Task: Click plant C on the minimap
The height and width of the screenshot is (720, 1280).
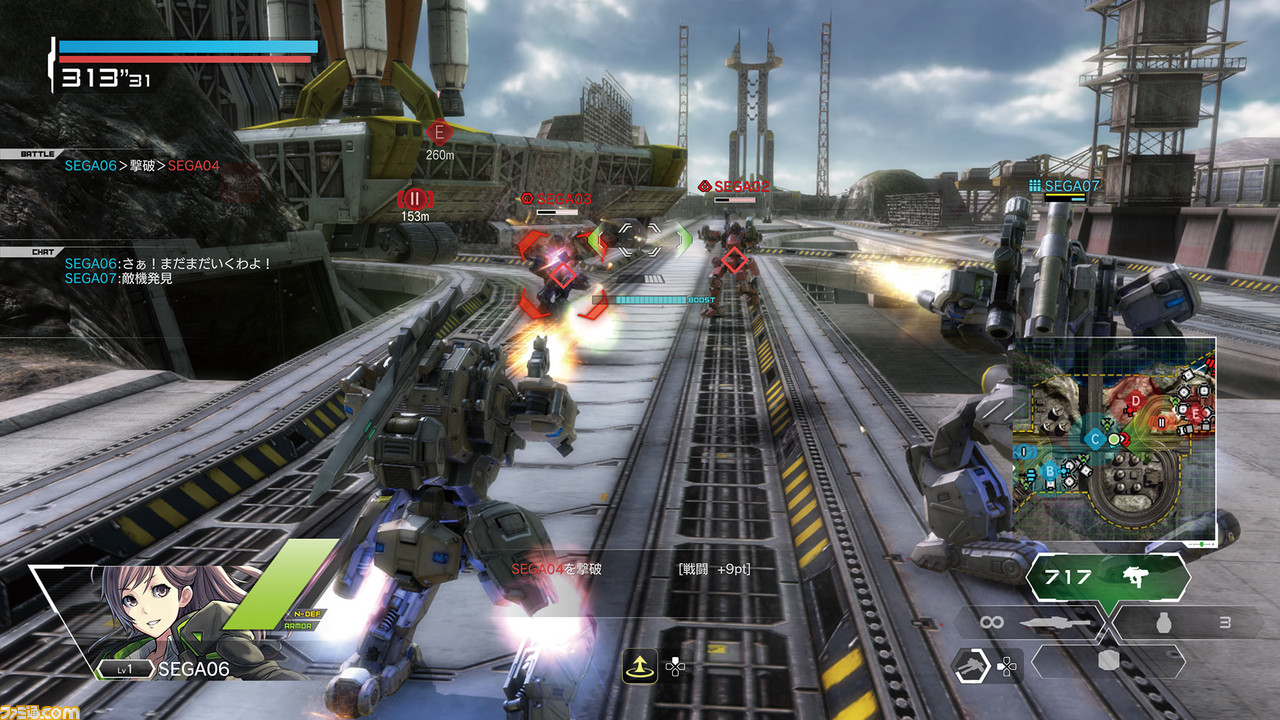Action: (1094, 439)
